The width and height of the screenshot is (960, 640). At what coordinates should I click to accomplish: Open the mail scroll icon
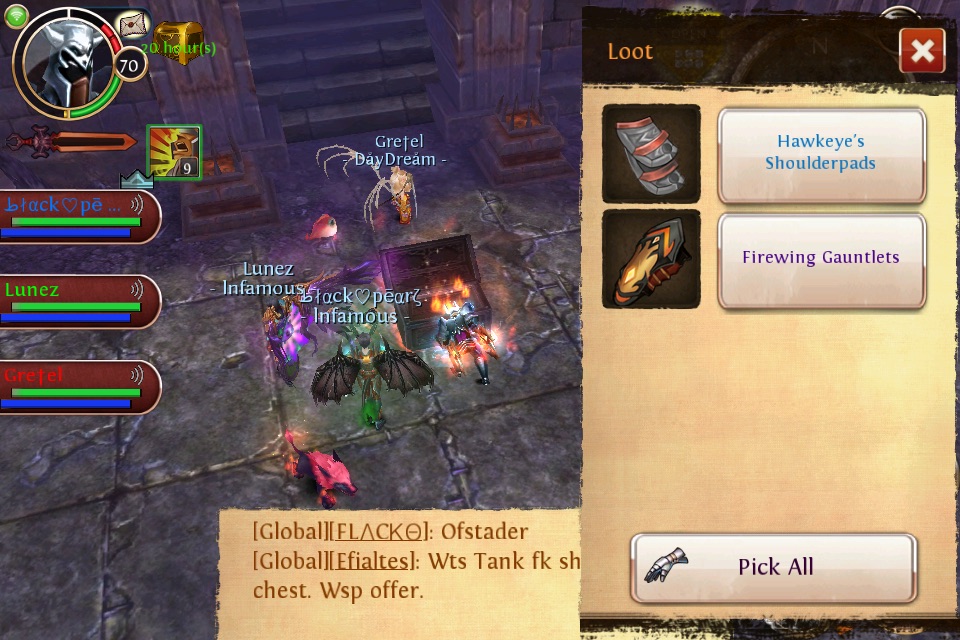(x=133, y=25)
